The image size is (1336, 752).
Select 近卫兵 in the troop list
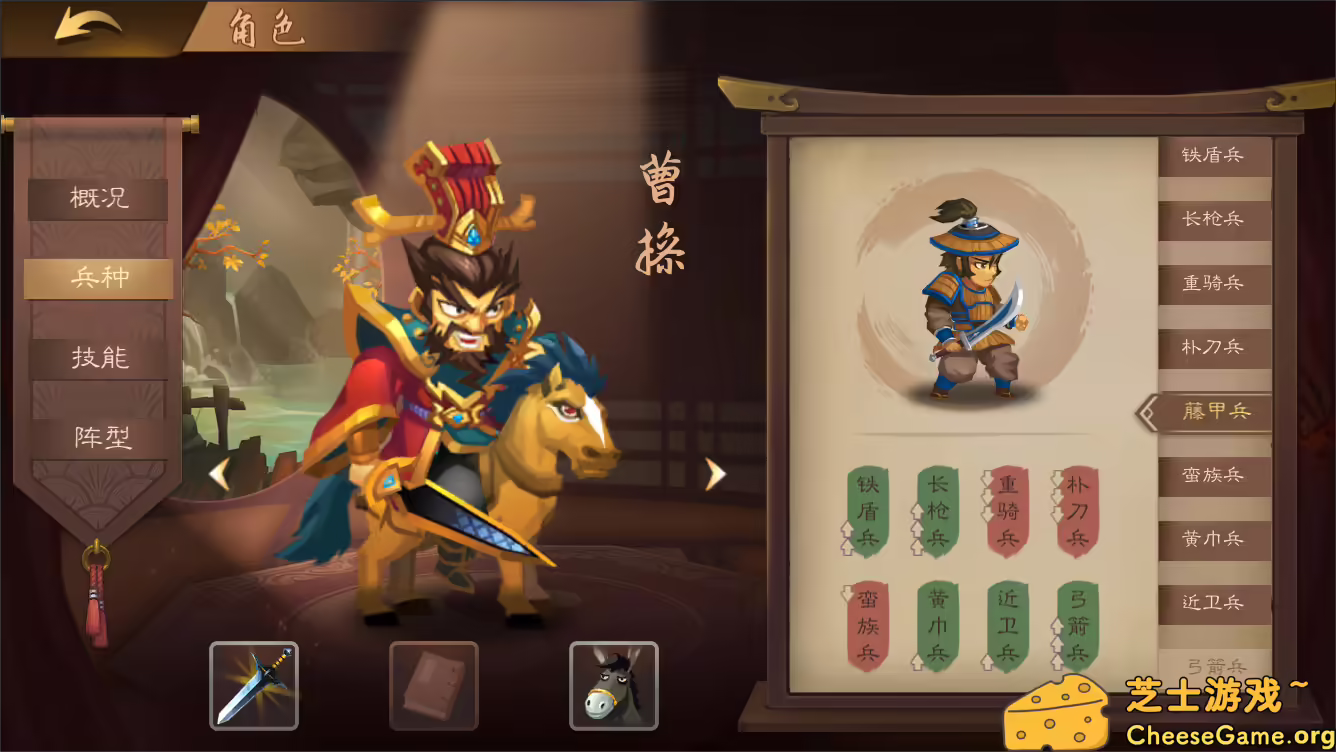(x=1217, y=601)
